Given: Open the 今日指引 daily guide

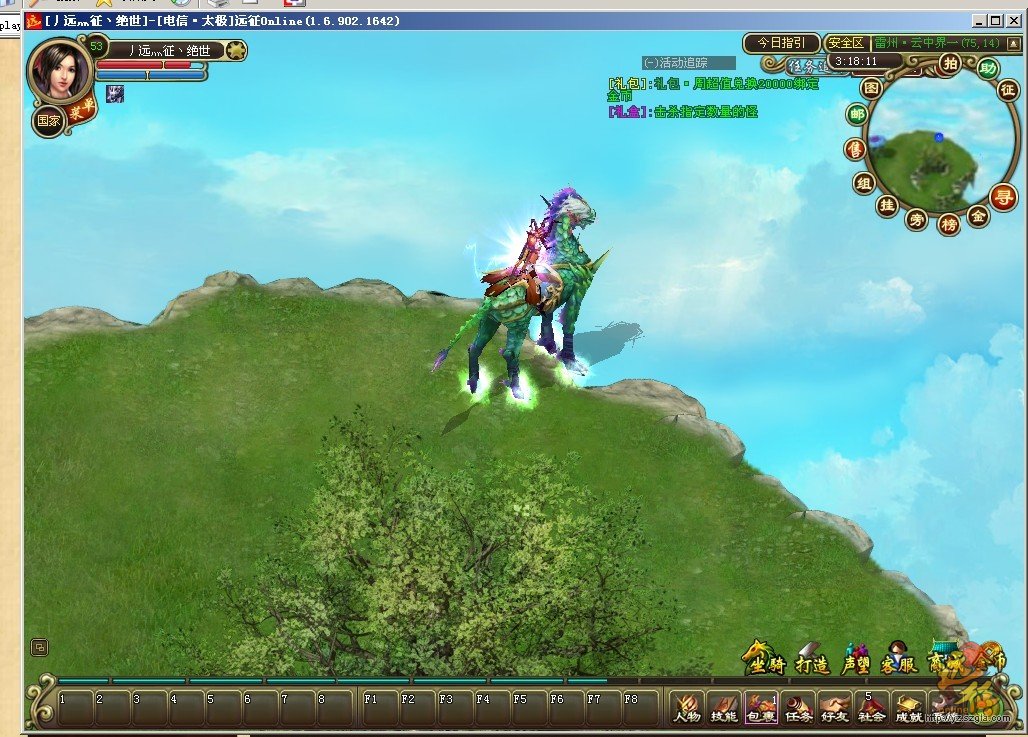Looking at the screenshot, I should [781, 43].
